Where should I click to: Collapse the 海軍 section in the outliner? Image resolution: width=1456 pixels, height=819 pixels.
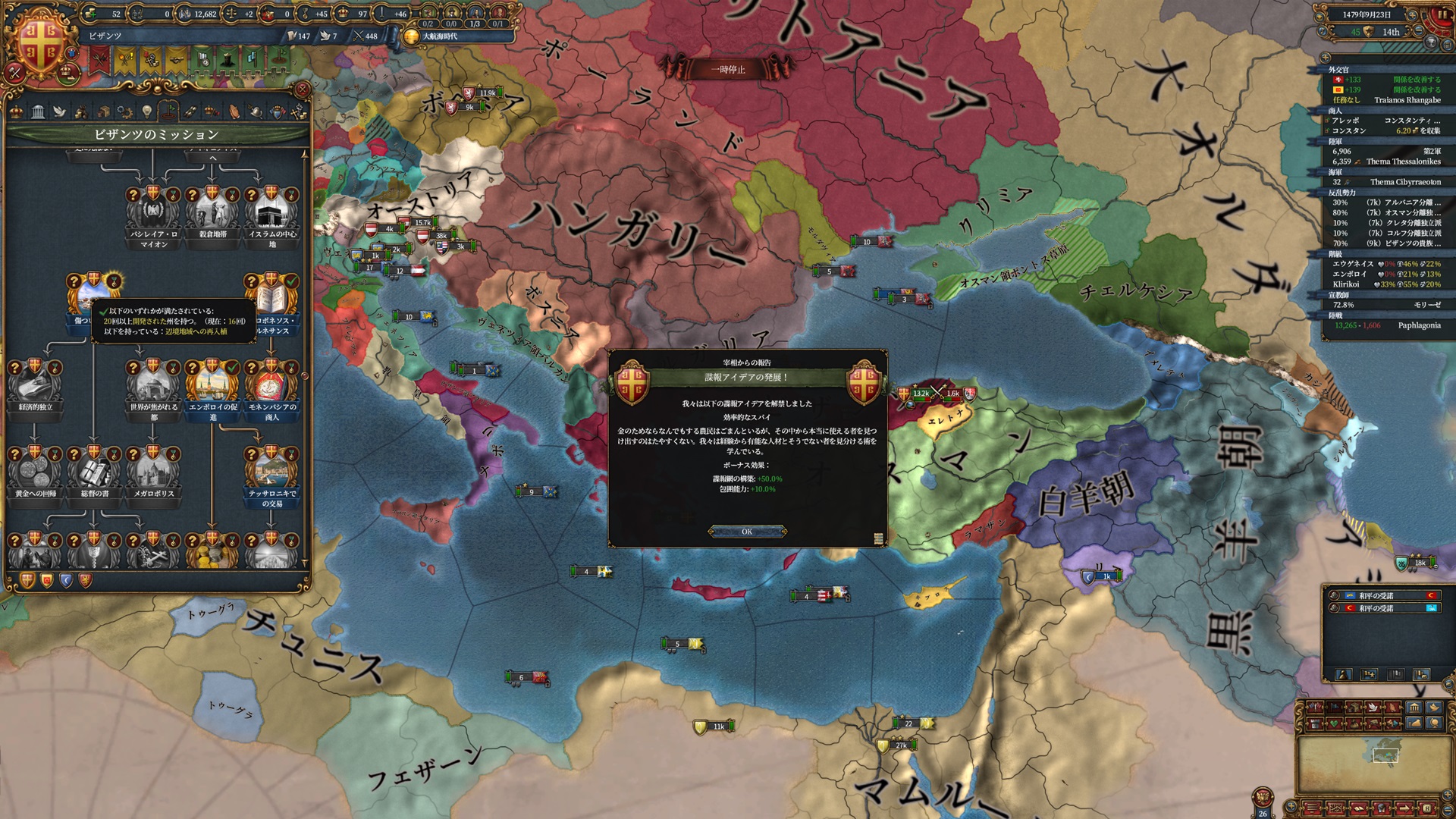pyautogui.click(x=1335, y=171)
